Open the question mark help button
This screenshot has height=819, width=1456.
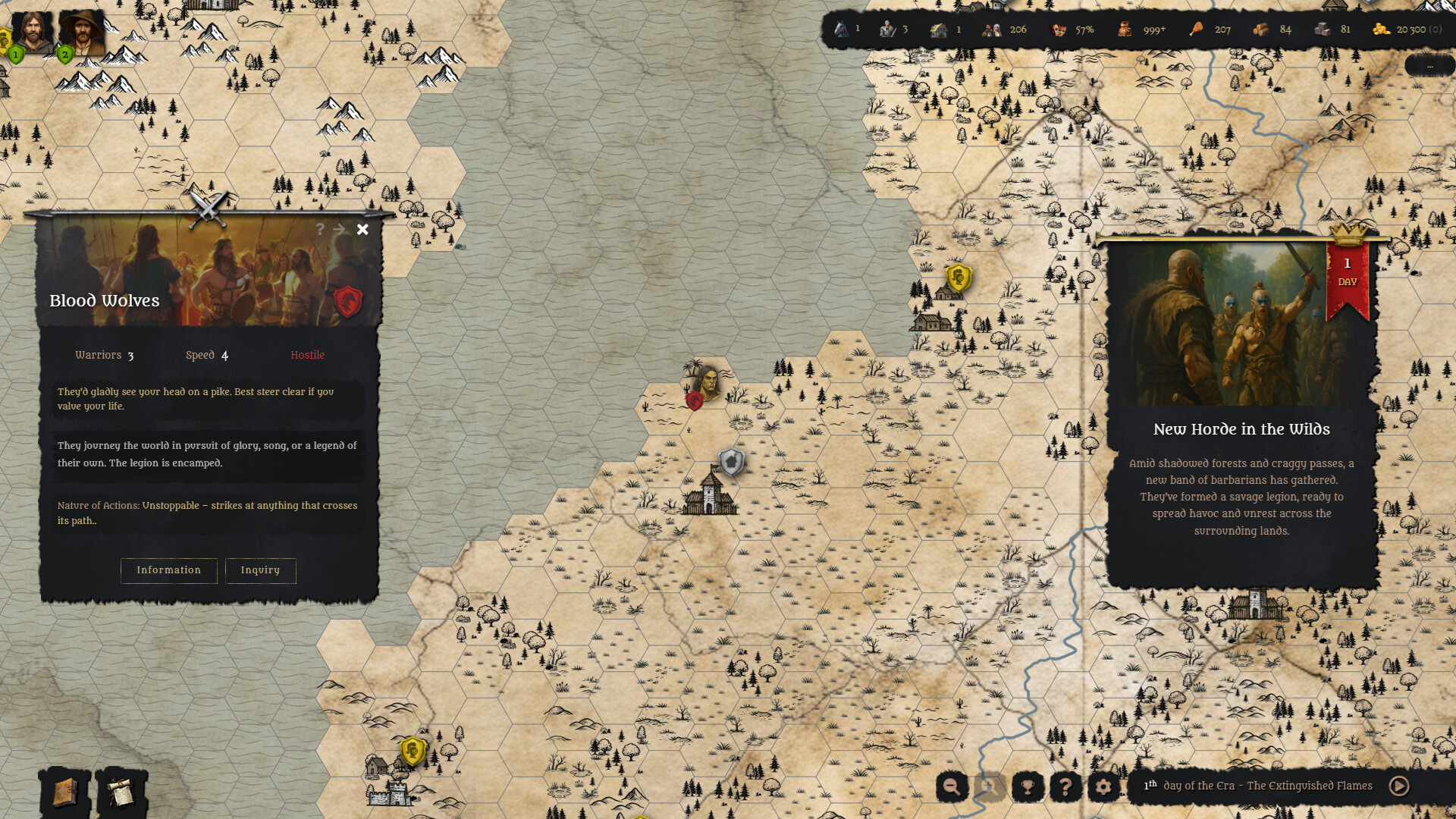[1065, 786]
